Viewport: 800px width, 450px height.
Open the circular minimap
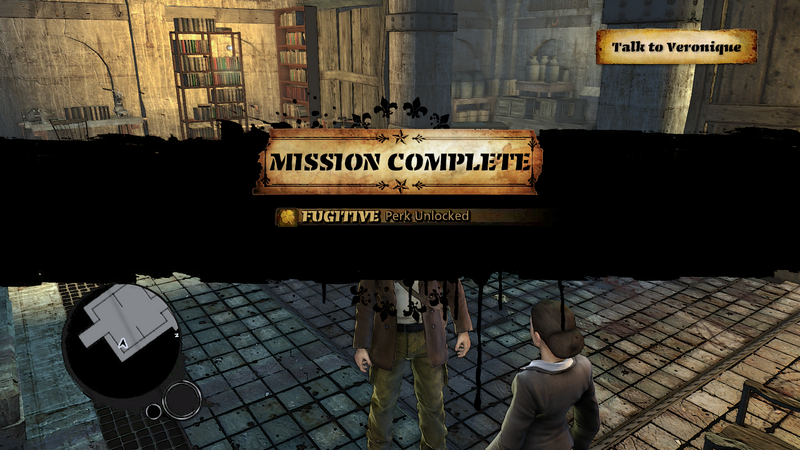(x=121, y=336)
